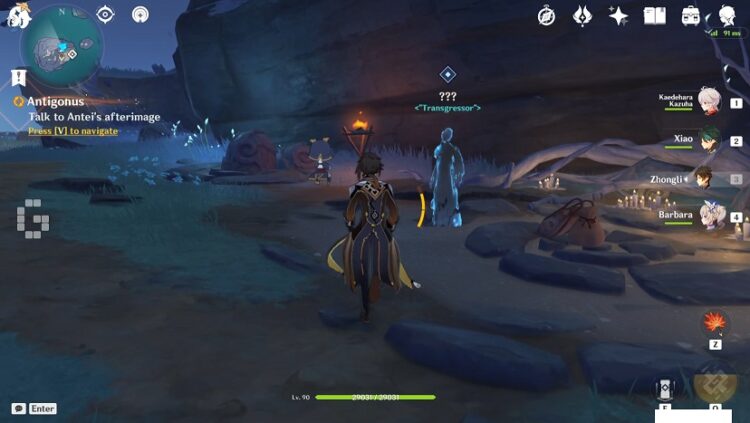Click the round signal icon right of the eye icon
The height and width of the screenshot is (423, 750).
(141, 14)
